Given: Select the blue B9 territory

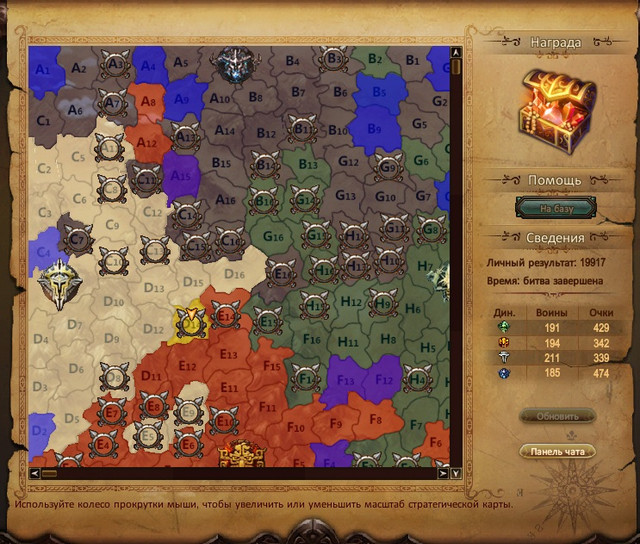Looking at the screenshot, I should coord(371,128).
